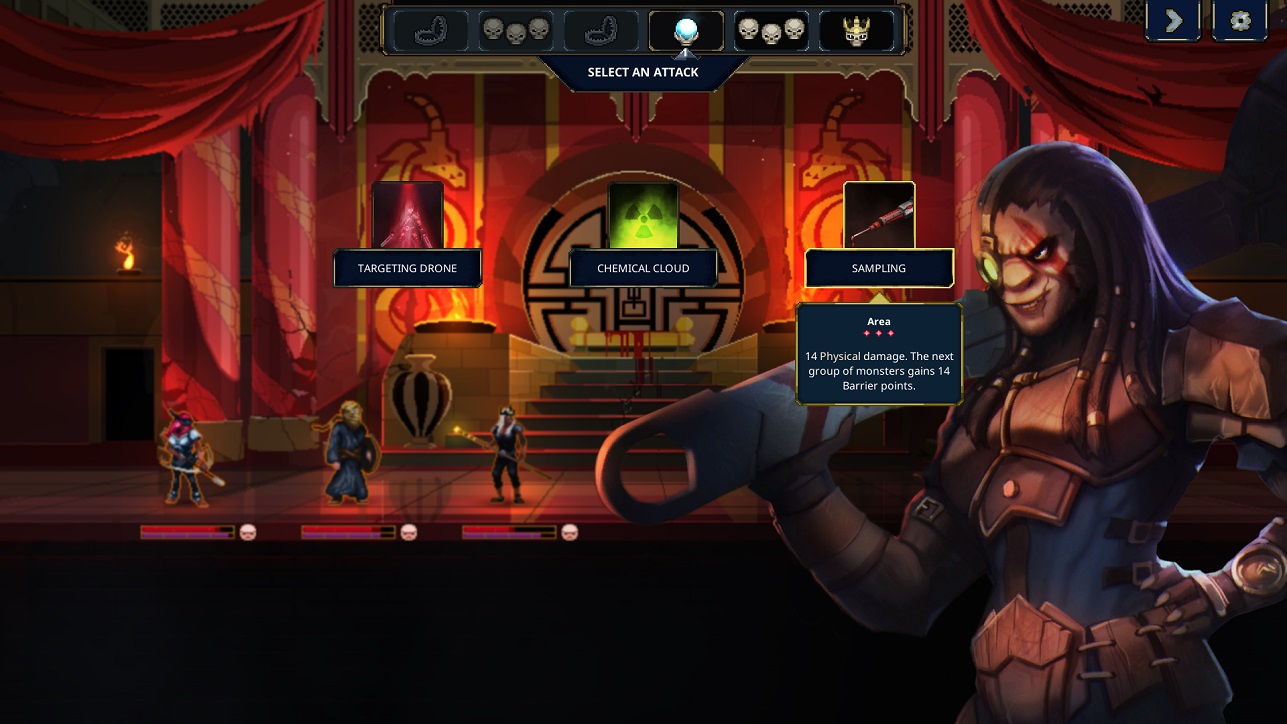
Task: Click the Sampling syringe card art
Action: [x=879, y=214]
